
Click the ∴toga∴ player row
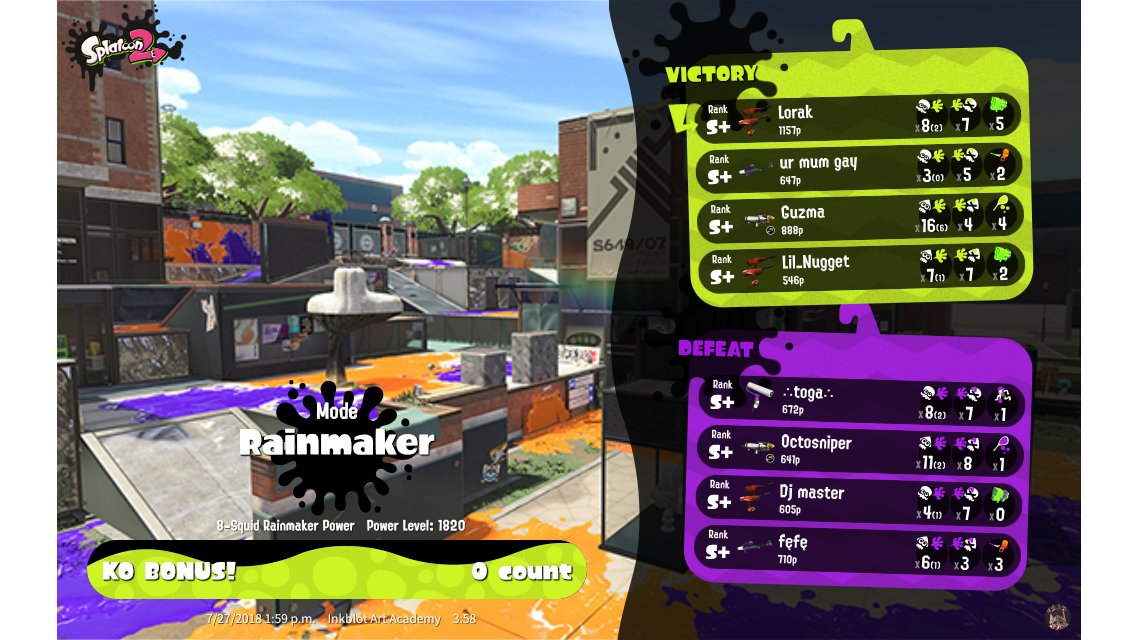(858, 402)
